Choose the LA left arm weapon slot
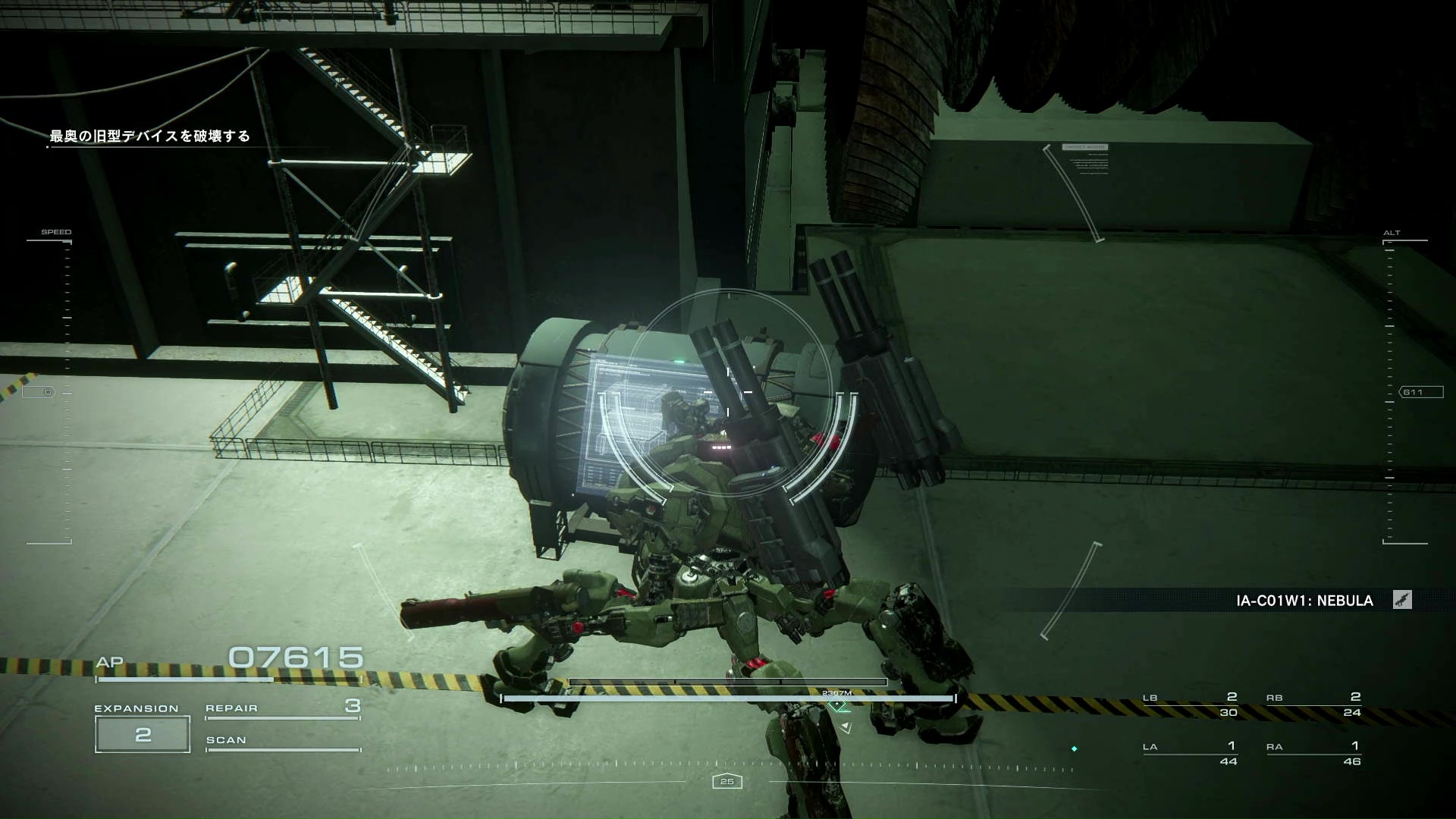This screenshot has height=819, width=1456. coord(1190,753)
